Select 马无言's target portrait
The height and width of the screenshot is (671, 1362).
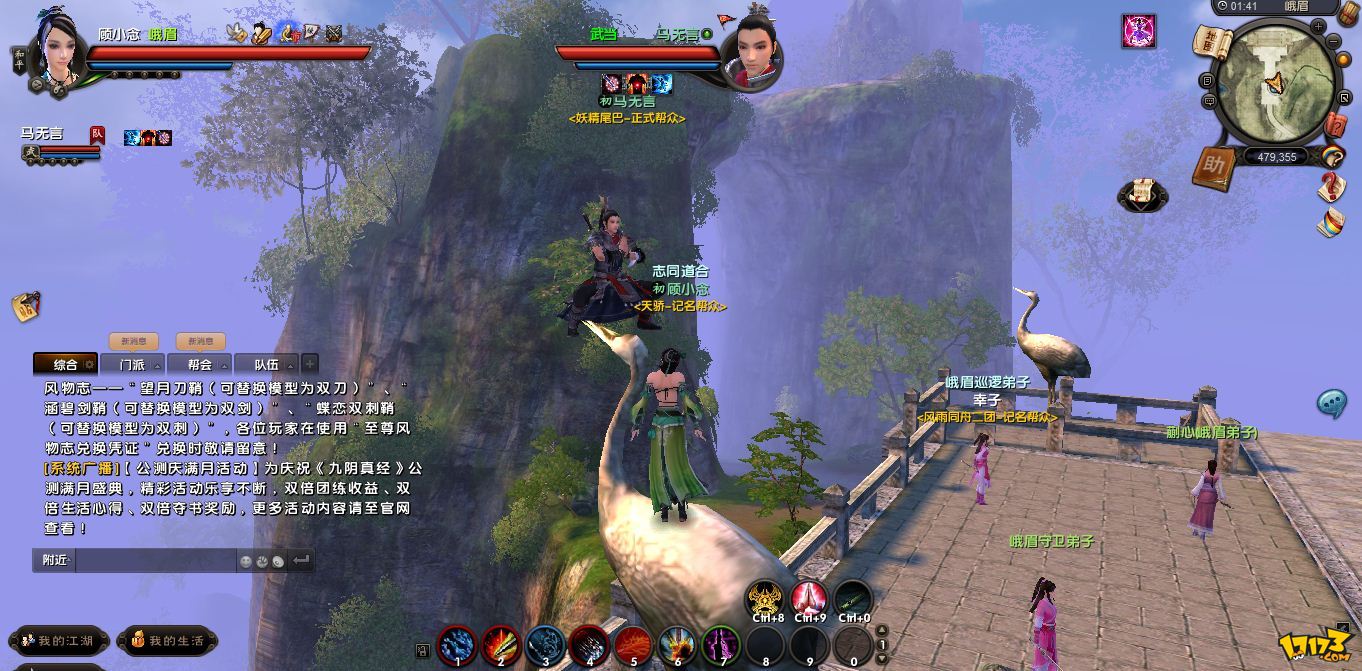click(751, 58)
